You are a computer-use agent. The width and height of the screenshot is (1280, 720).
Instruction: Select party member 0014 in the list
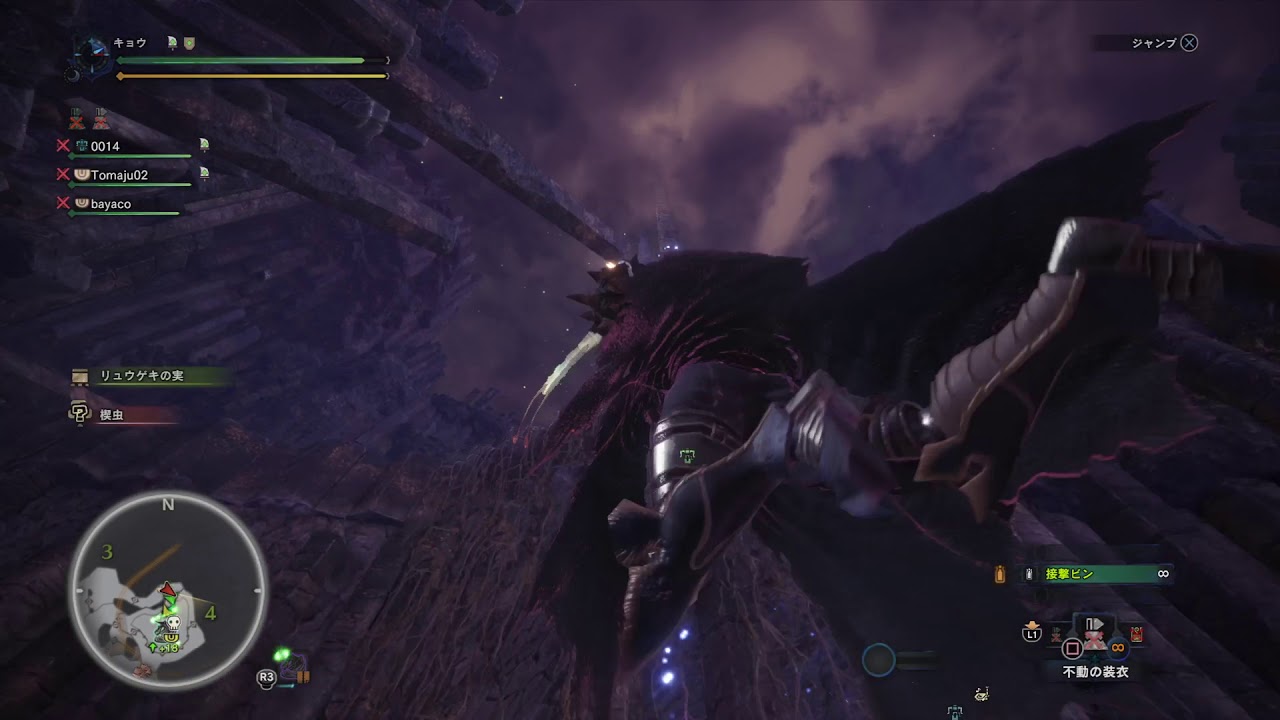pos(105,147)
